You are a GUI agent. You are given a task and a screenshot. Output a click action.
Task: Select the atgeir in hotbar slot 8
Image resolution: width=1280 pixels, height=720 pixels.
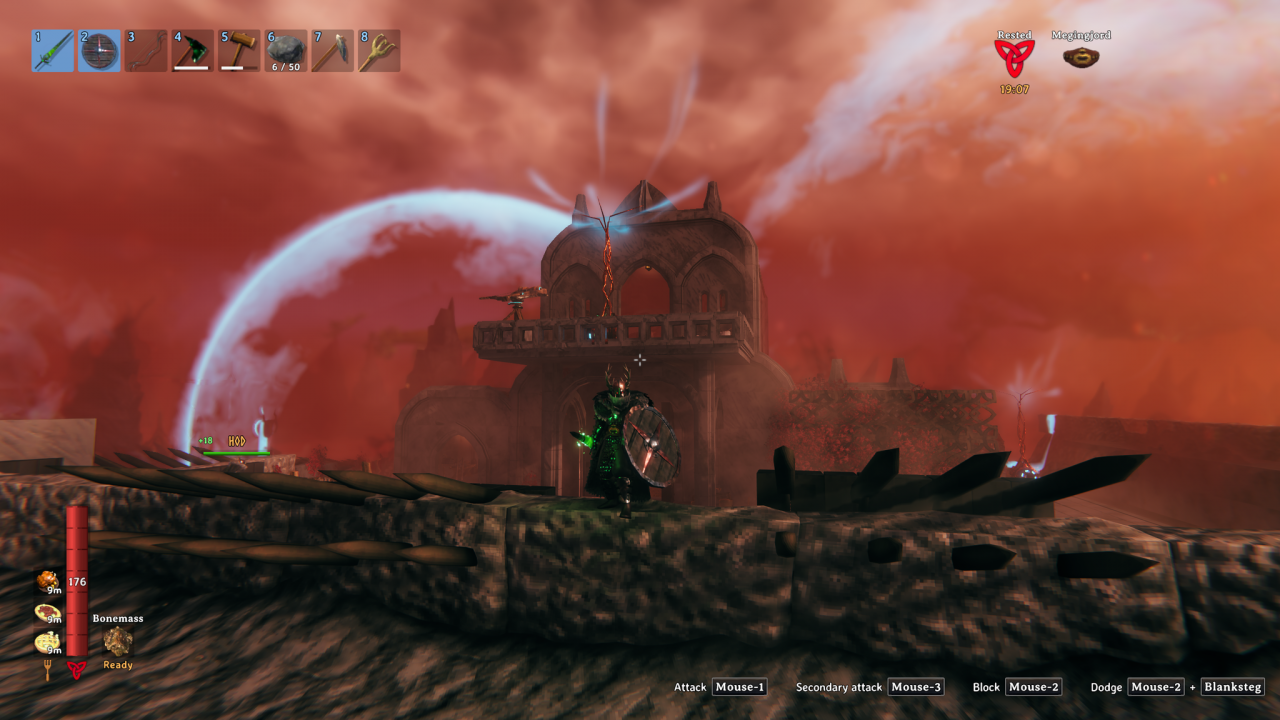(380, 50)
